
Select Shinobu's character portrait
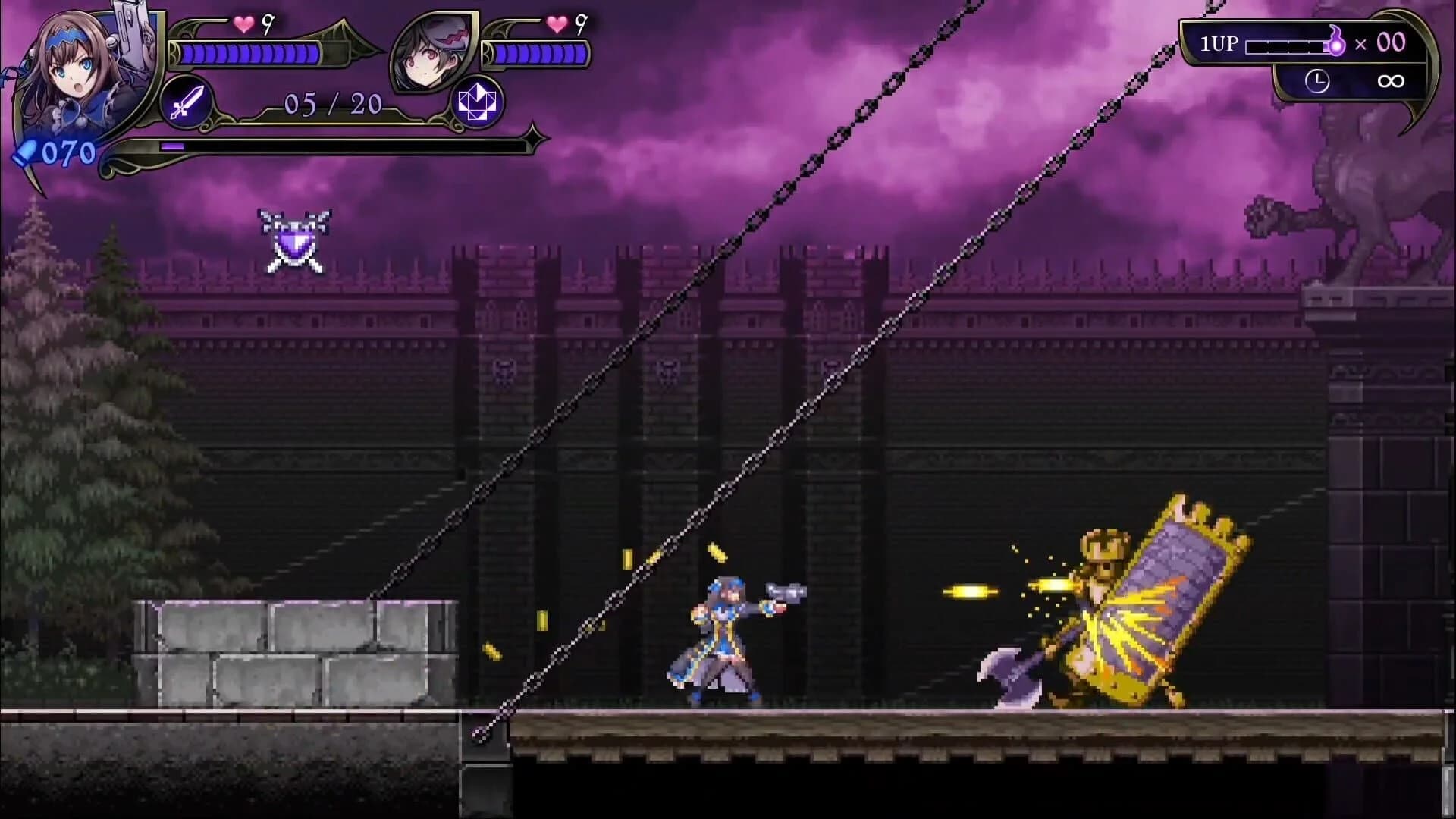coord(432,49)
